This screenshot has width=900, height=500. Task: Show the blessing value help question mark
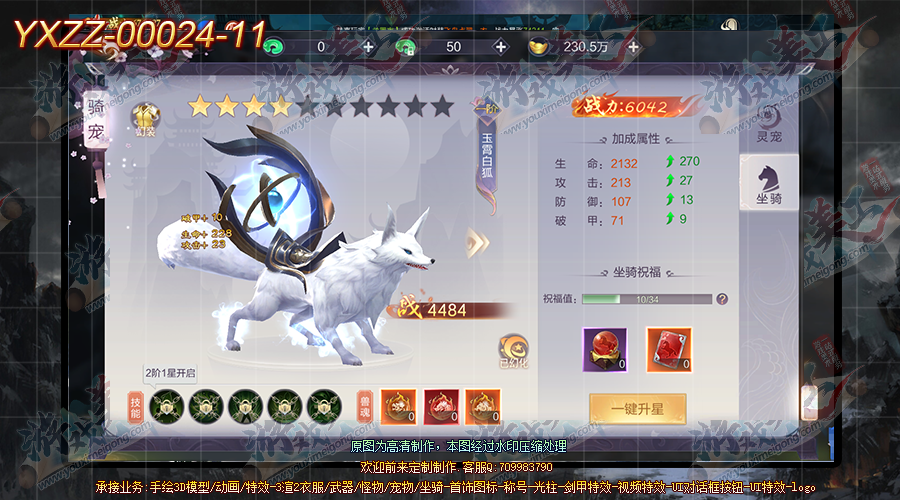pyautogui.click(x=722, y=299)
